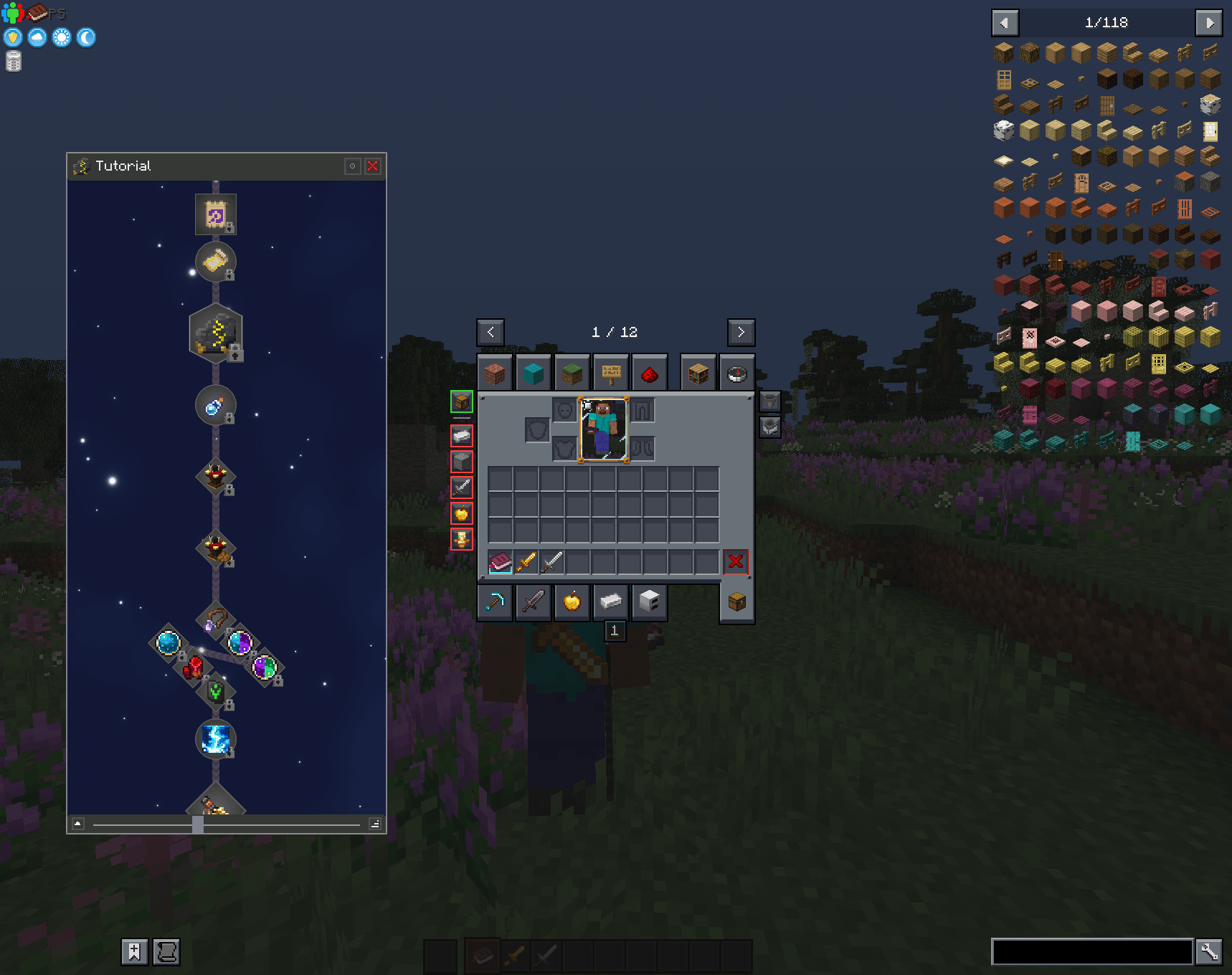This screenshot has height=975, width=1232.
Task: Open the brick Building Blocks tab
Action: (x=495, y=373)
